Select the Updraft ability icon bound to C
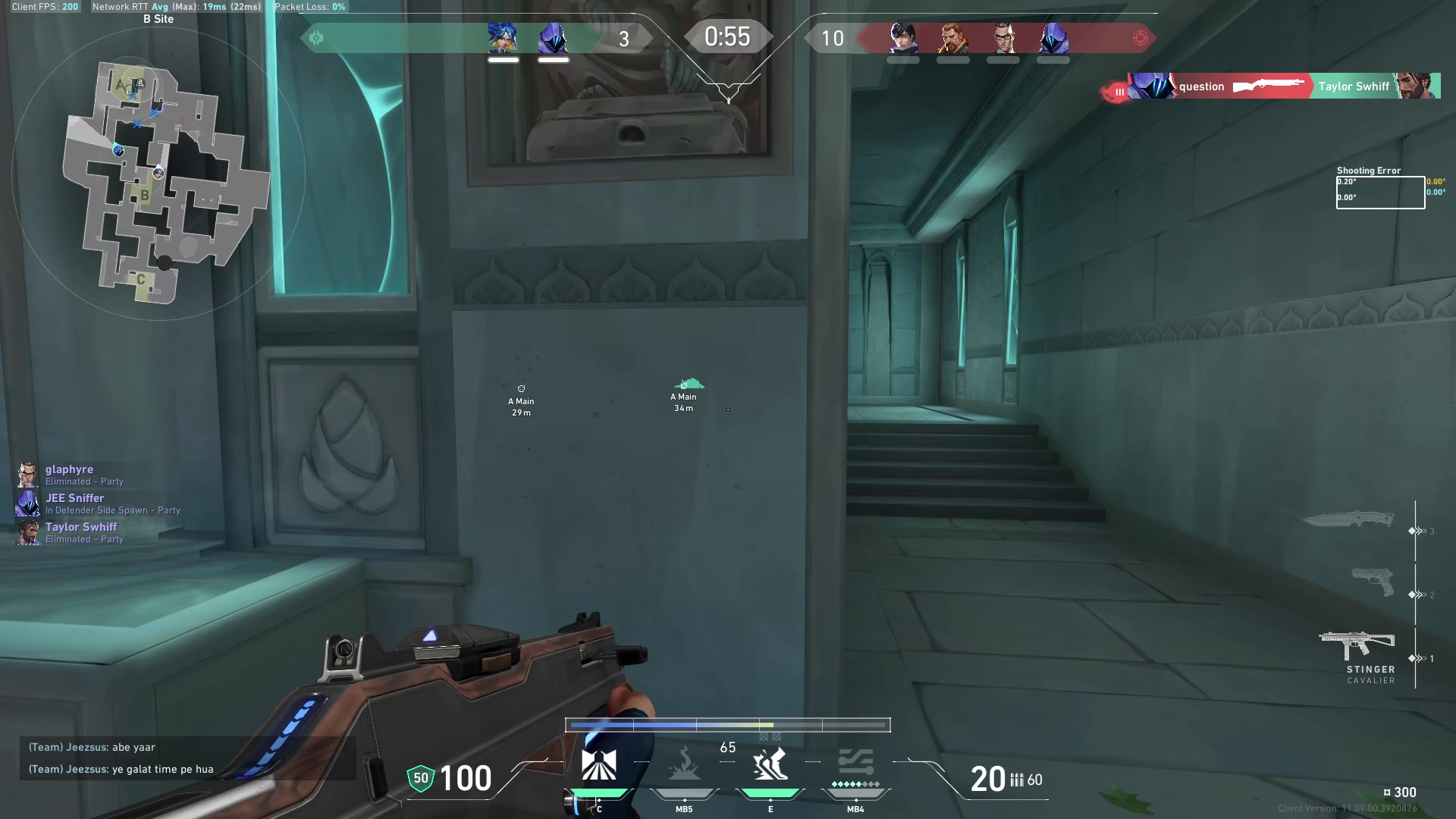The width and height of the screenshot is (1456, 819). pos(599,766)
